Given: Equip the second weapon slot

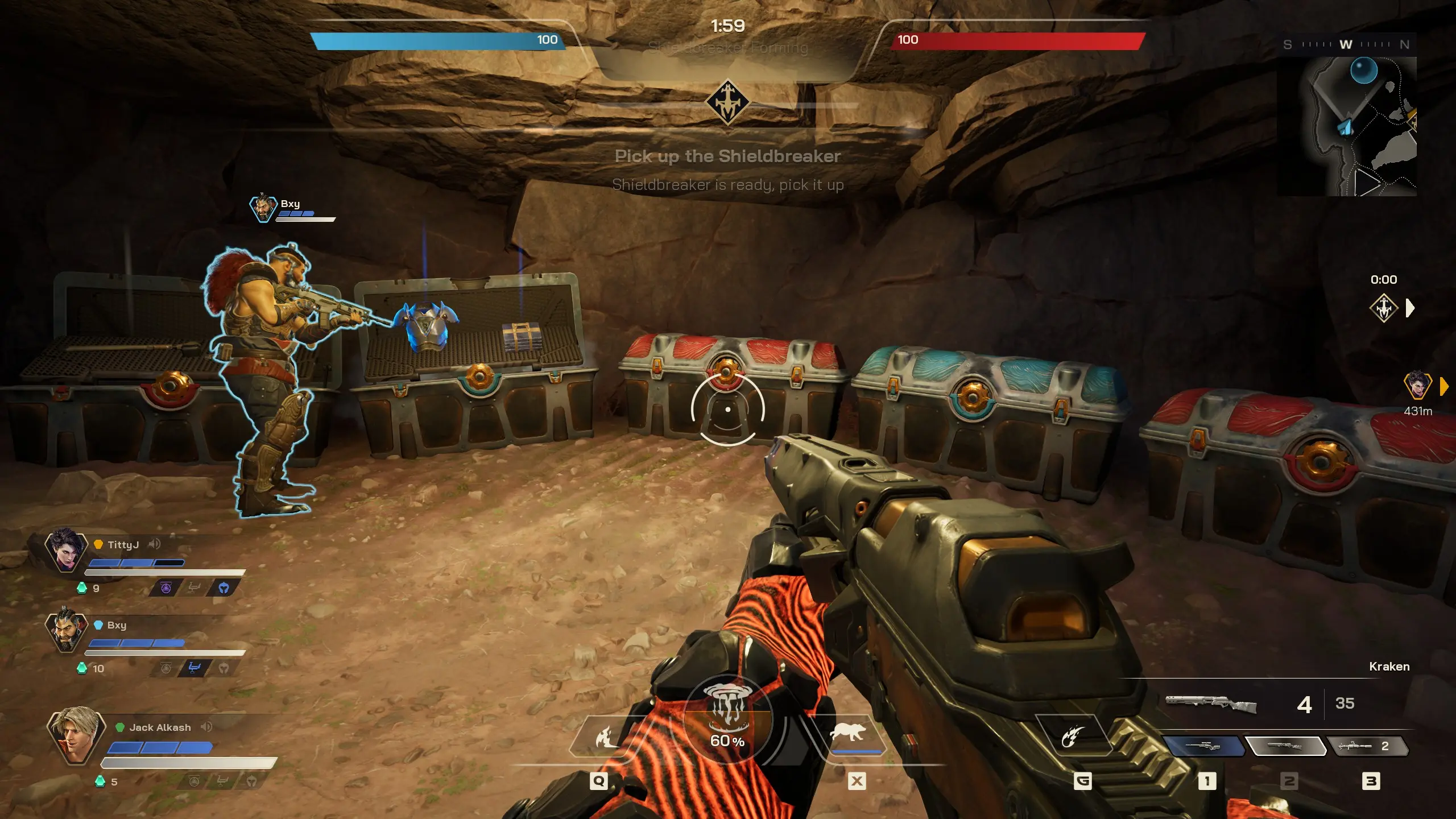Looking at the screenshot, I should tap(1285, 746).
